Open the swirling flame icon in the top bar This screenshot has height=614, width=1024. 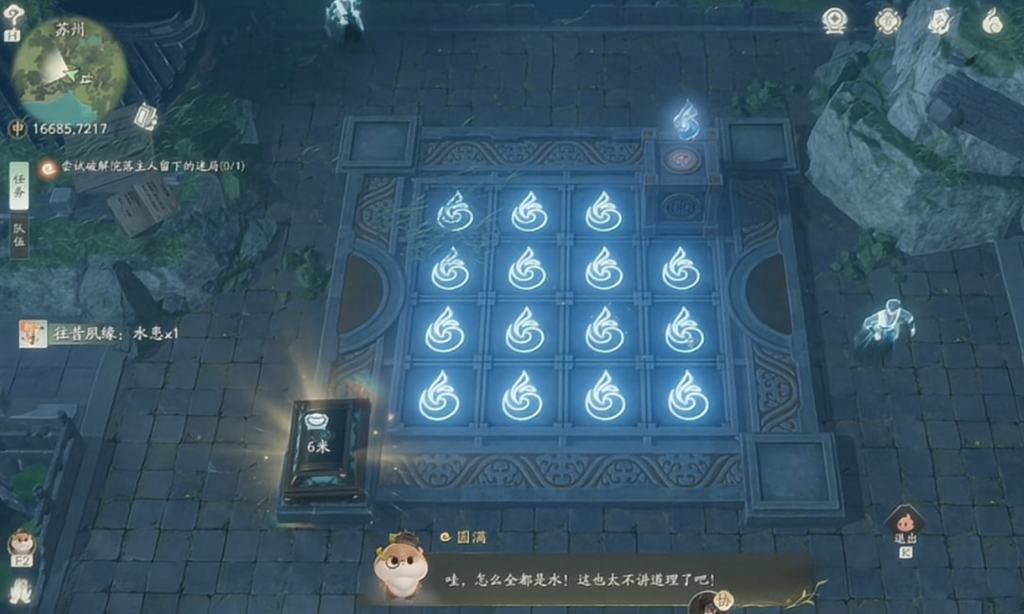(x=992, y=21)
